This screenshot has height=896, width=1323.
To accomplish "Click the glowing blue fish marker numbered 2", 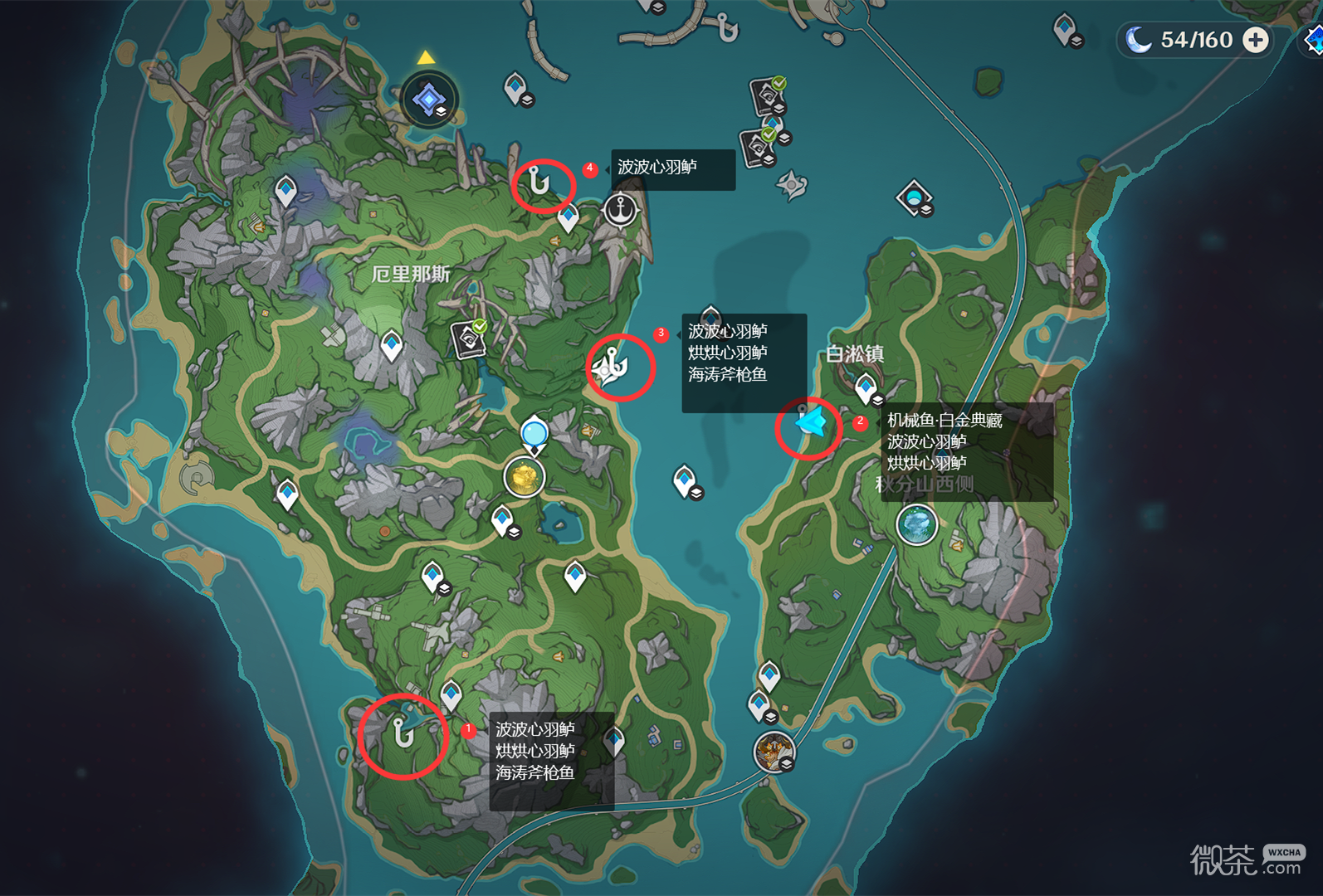I will [810, 424].
